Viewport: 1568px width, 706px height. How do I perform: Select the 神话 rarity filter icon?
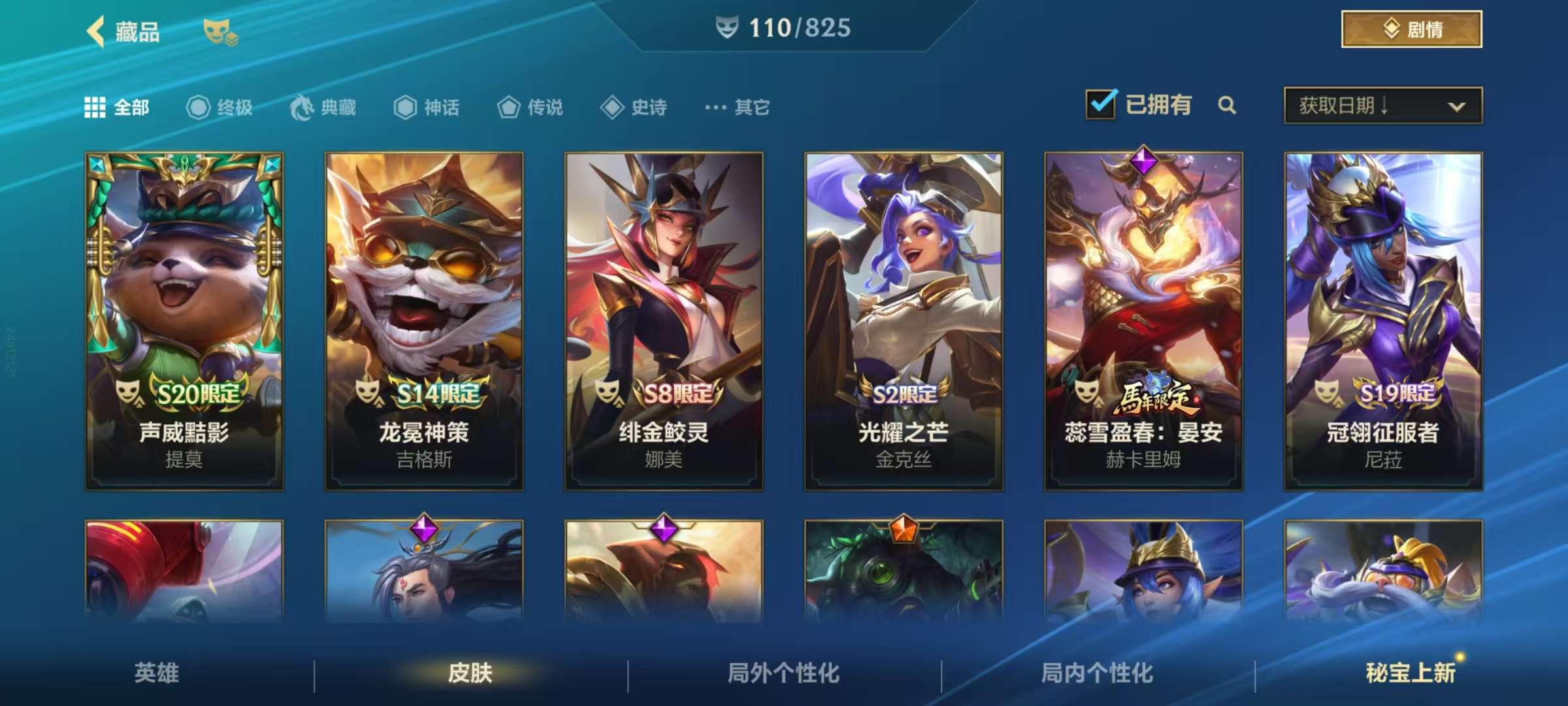coord(406,107)
